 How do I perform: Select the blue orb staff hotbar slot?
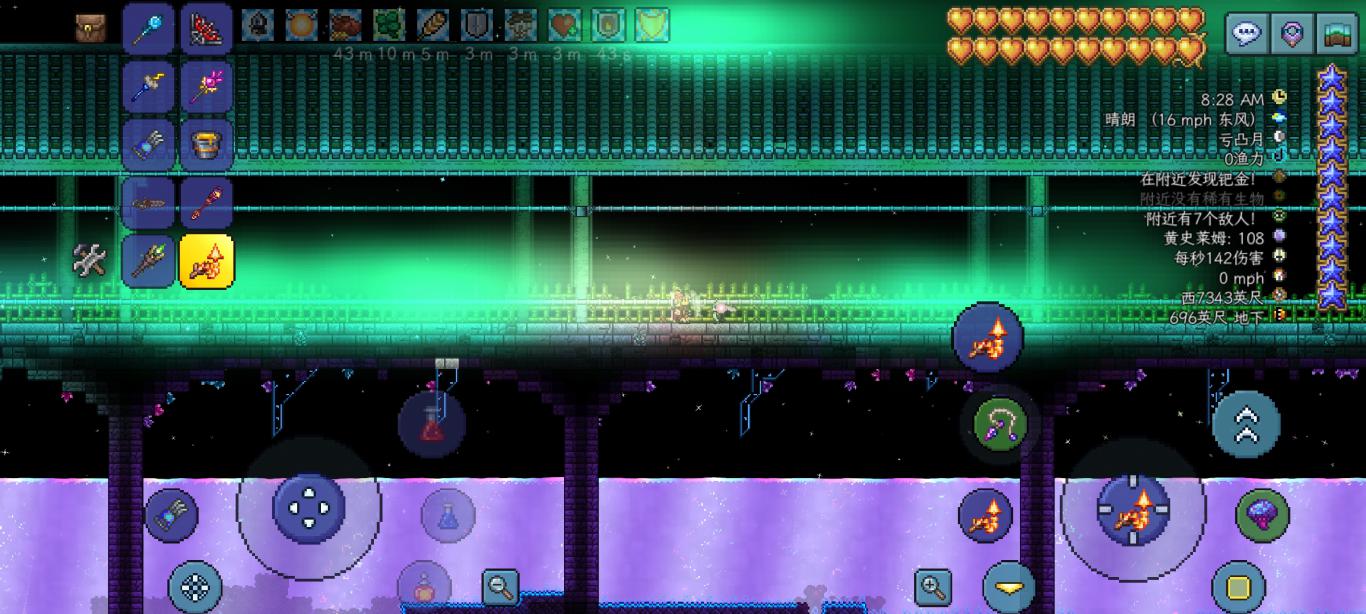pyautogui.click(x=148, y=28)
